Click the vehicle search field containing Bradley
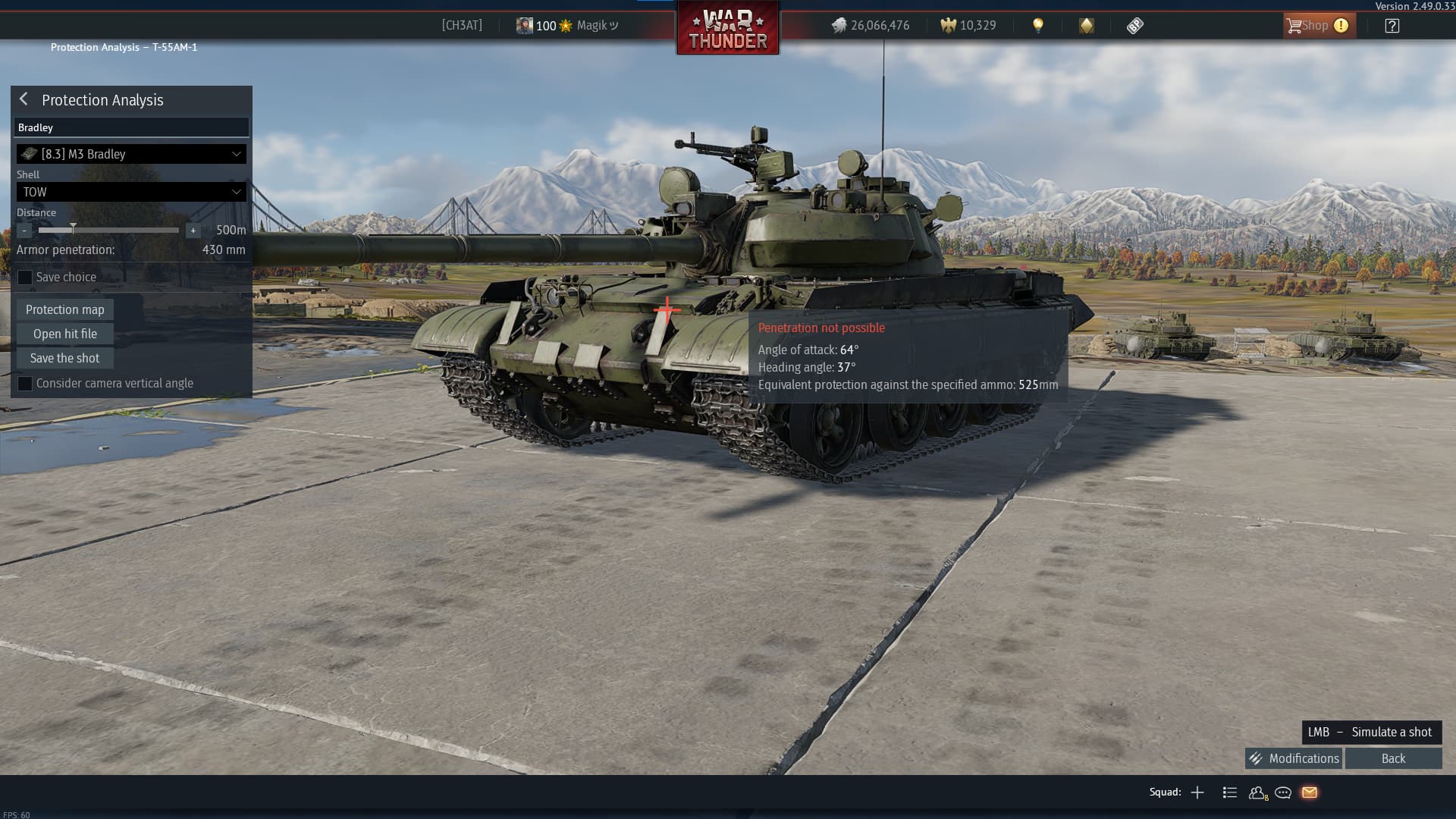 [131, 127]
